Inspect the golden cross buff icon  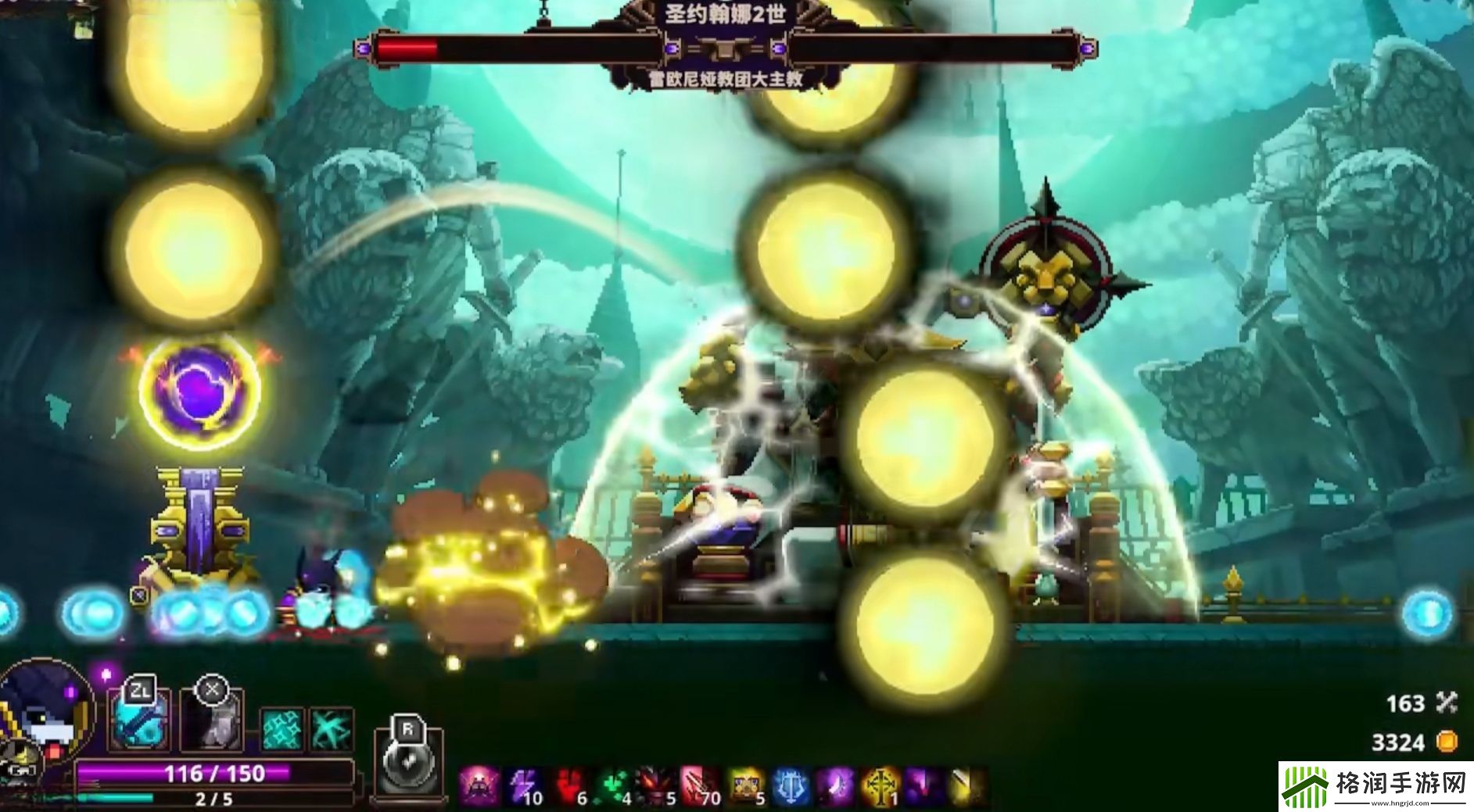(x=879, y=785)
